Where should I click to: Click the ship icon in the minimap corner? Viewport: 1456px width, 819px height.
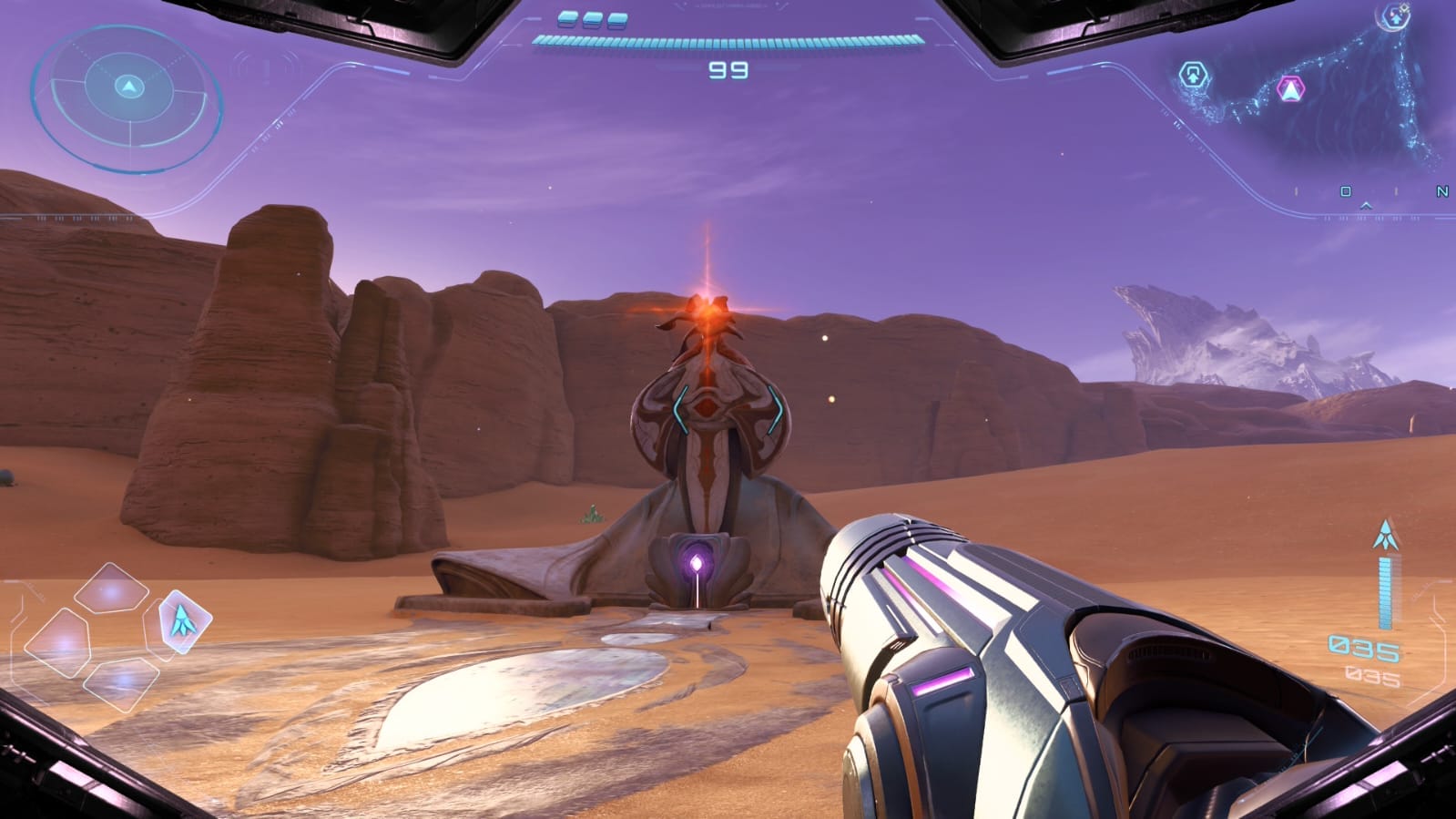[x=1396, y=16]
